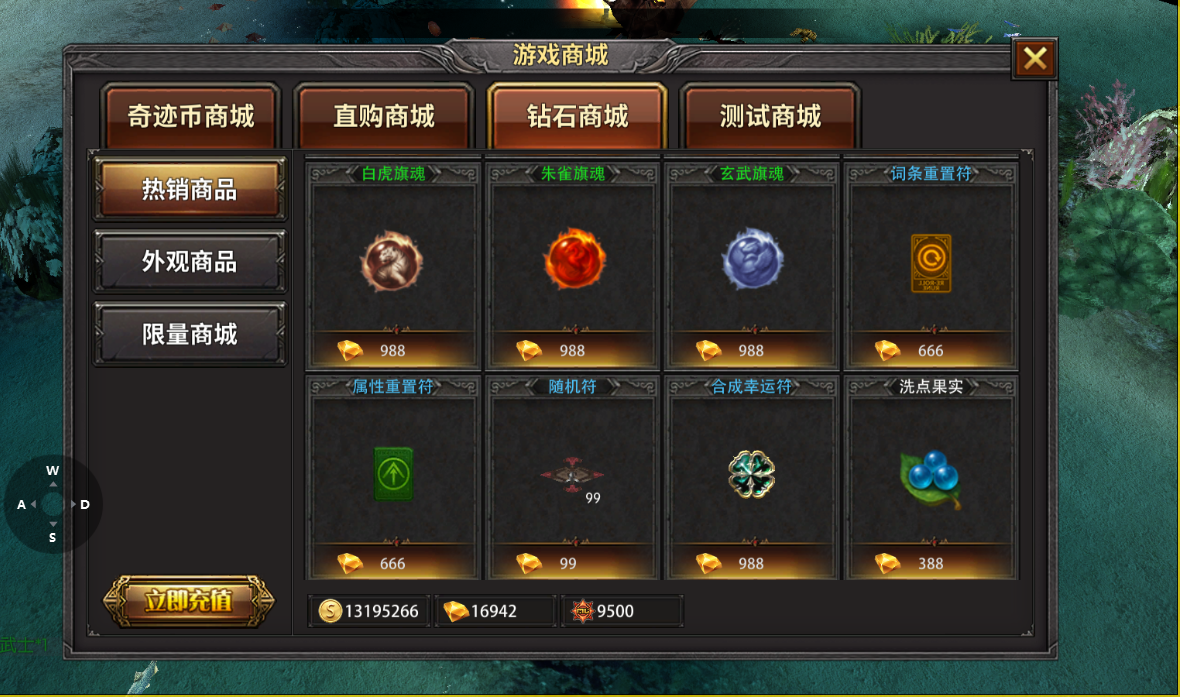Select the blue 玄武旗魂 item
The height and width of the screenshot is (697, 1180).
(752, 262)
